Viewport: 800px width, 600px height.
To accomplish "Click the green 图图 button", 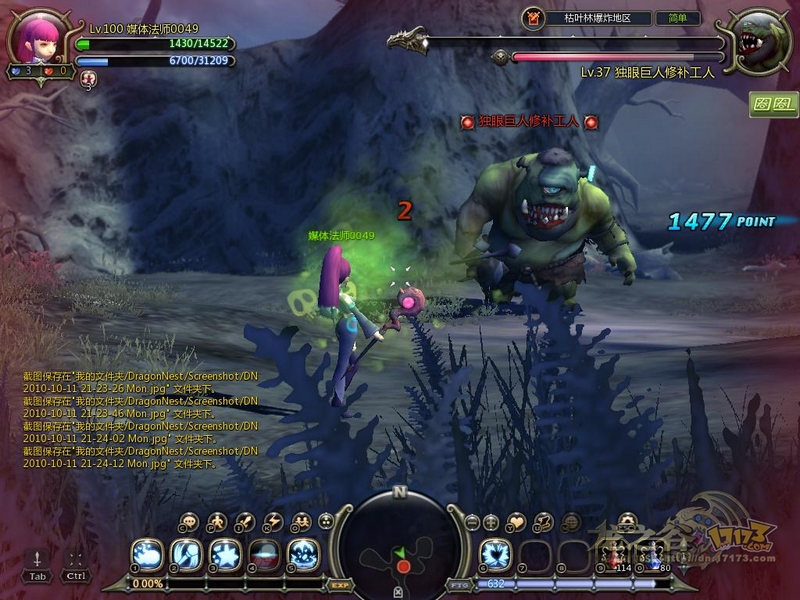I will coord(774,104).
